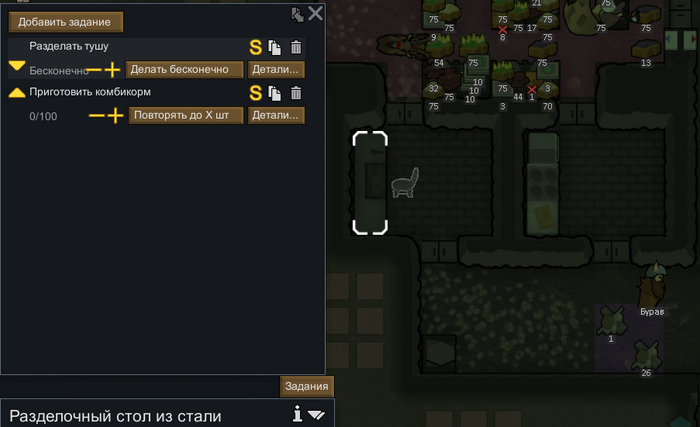Screen dimensions: 700x427
Task: Open details for the 'Разделать тушу' bill
Action: click(276, 70)
